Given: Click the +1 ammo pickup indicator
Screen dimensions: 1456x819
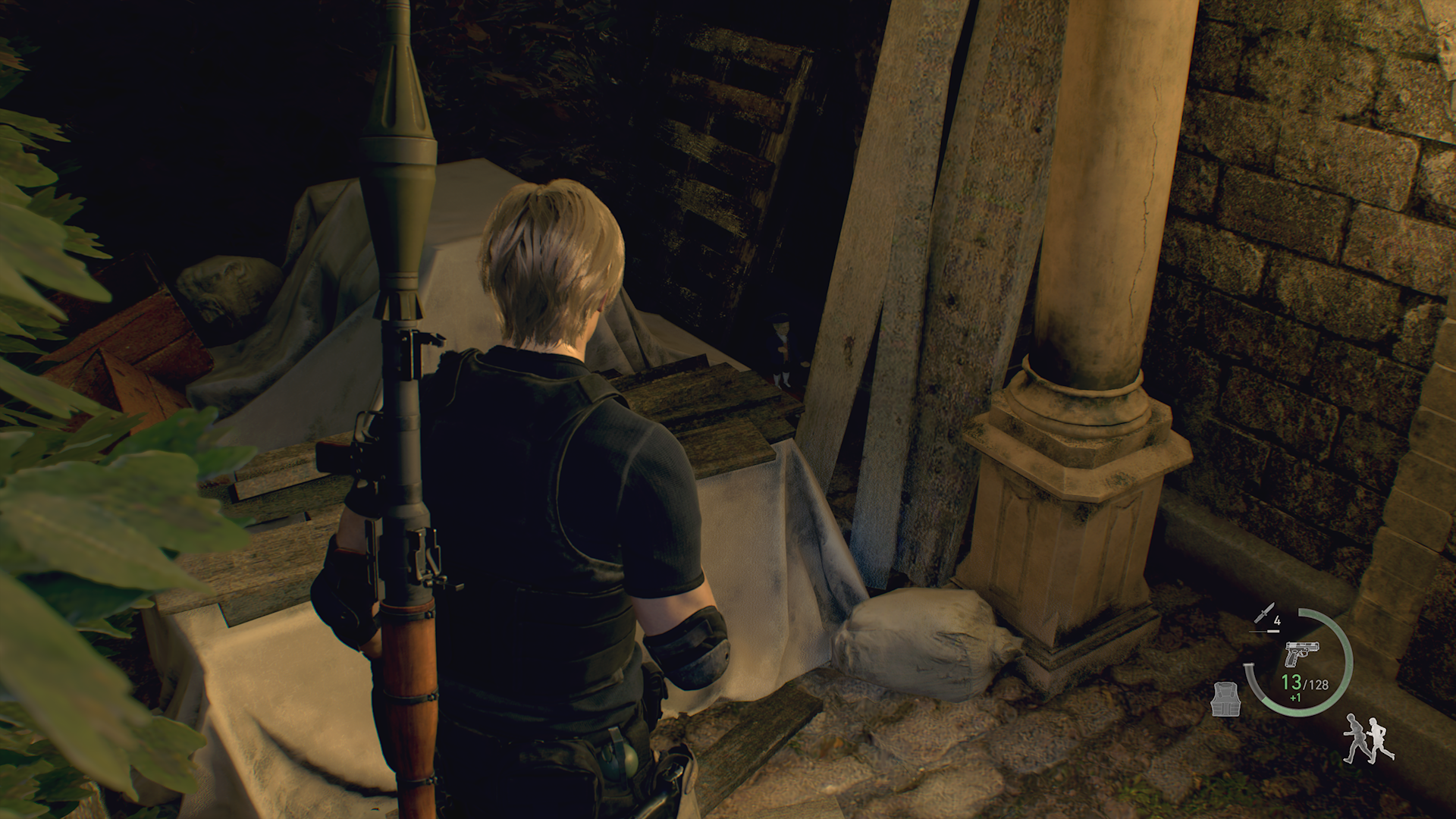Looking at the screenshot, I should (1295, 696).
